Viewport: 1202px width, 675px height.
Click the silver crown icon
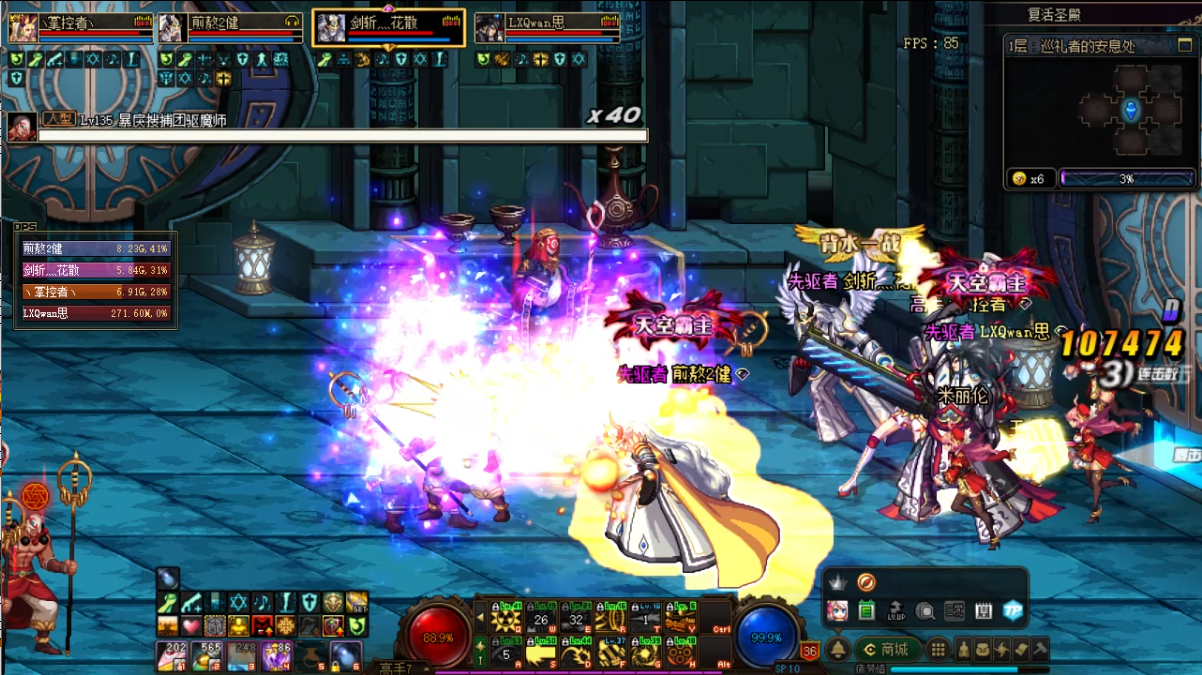pos(837,582)
